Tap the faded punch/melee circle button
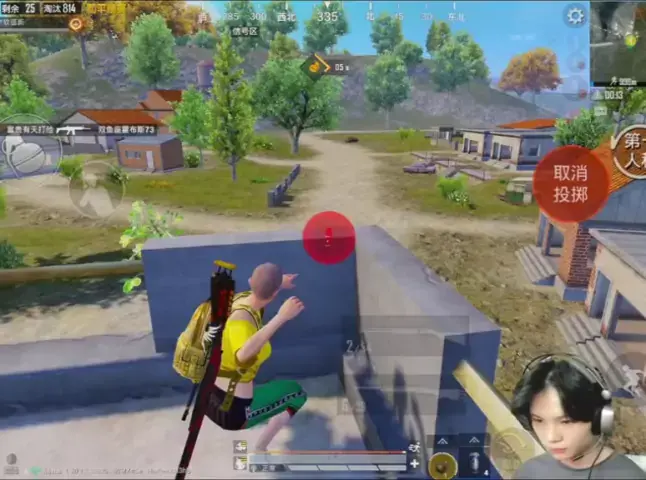Image resolution: width=646 pixels, height=480 pixels. pyautogui.click(x=97, y=190)
